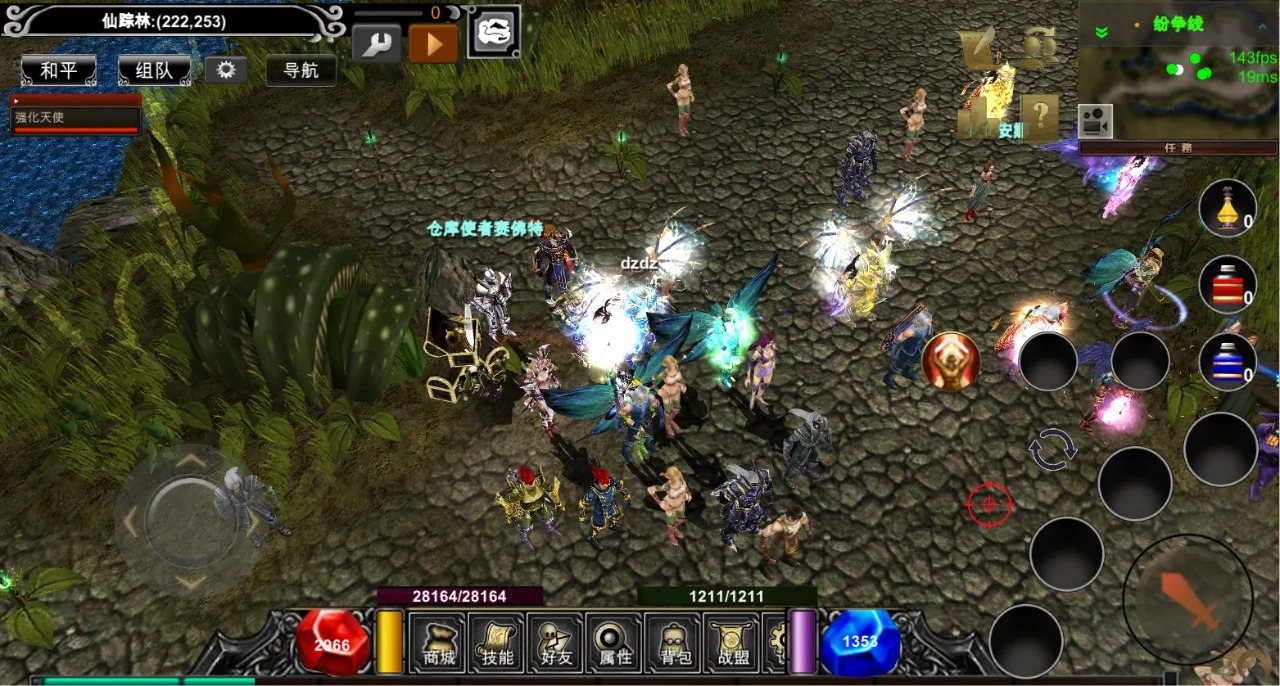This screenshot has width=1280, height=686.
Task: Start auto-play with the orange arrow button
Action: pos(433,44)
